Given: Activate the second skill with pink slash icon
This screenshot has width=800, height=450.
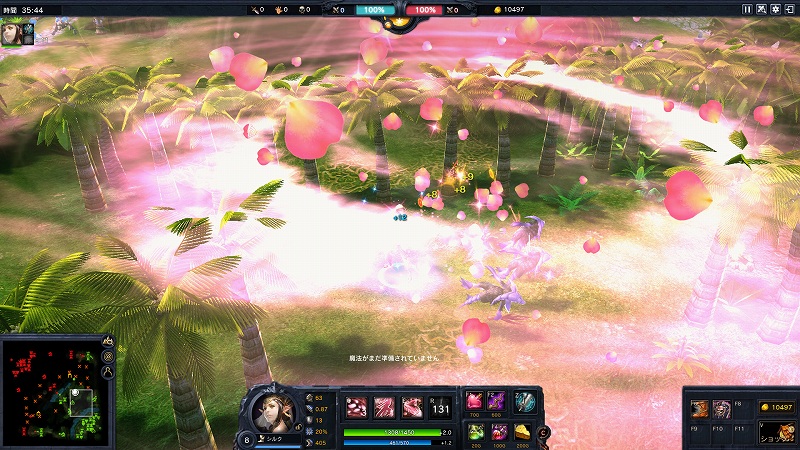Looking at the screenshot, I should pos(384,407).
